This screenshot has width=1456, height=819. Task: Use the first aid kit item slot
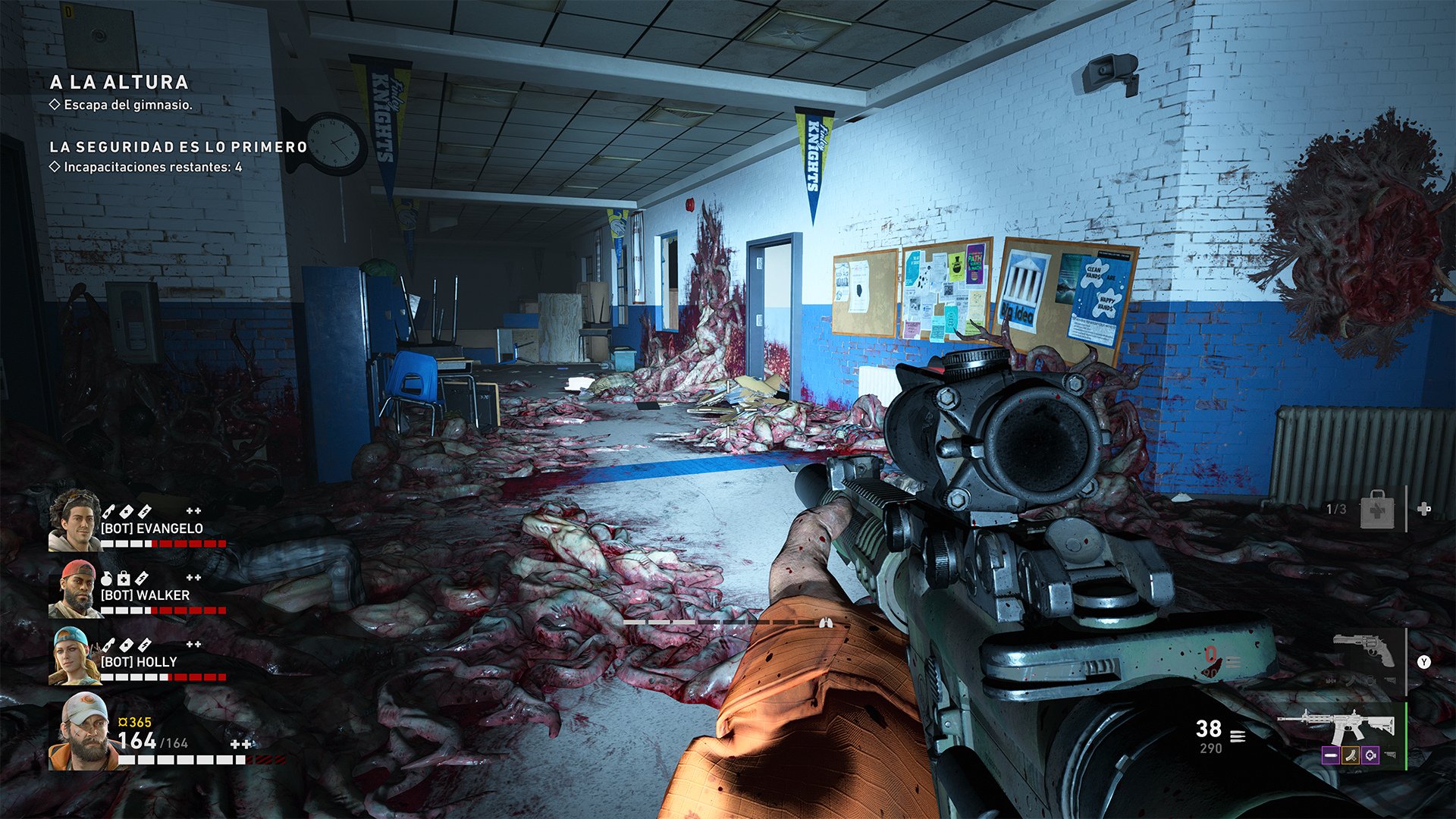pyautogui.click(x=1377, y=509)
